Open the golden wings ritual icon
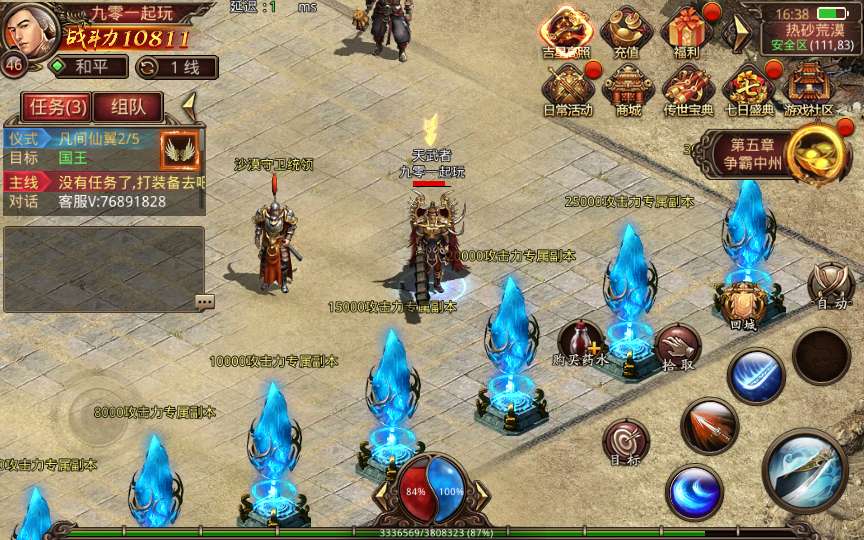 coord(180,148)
